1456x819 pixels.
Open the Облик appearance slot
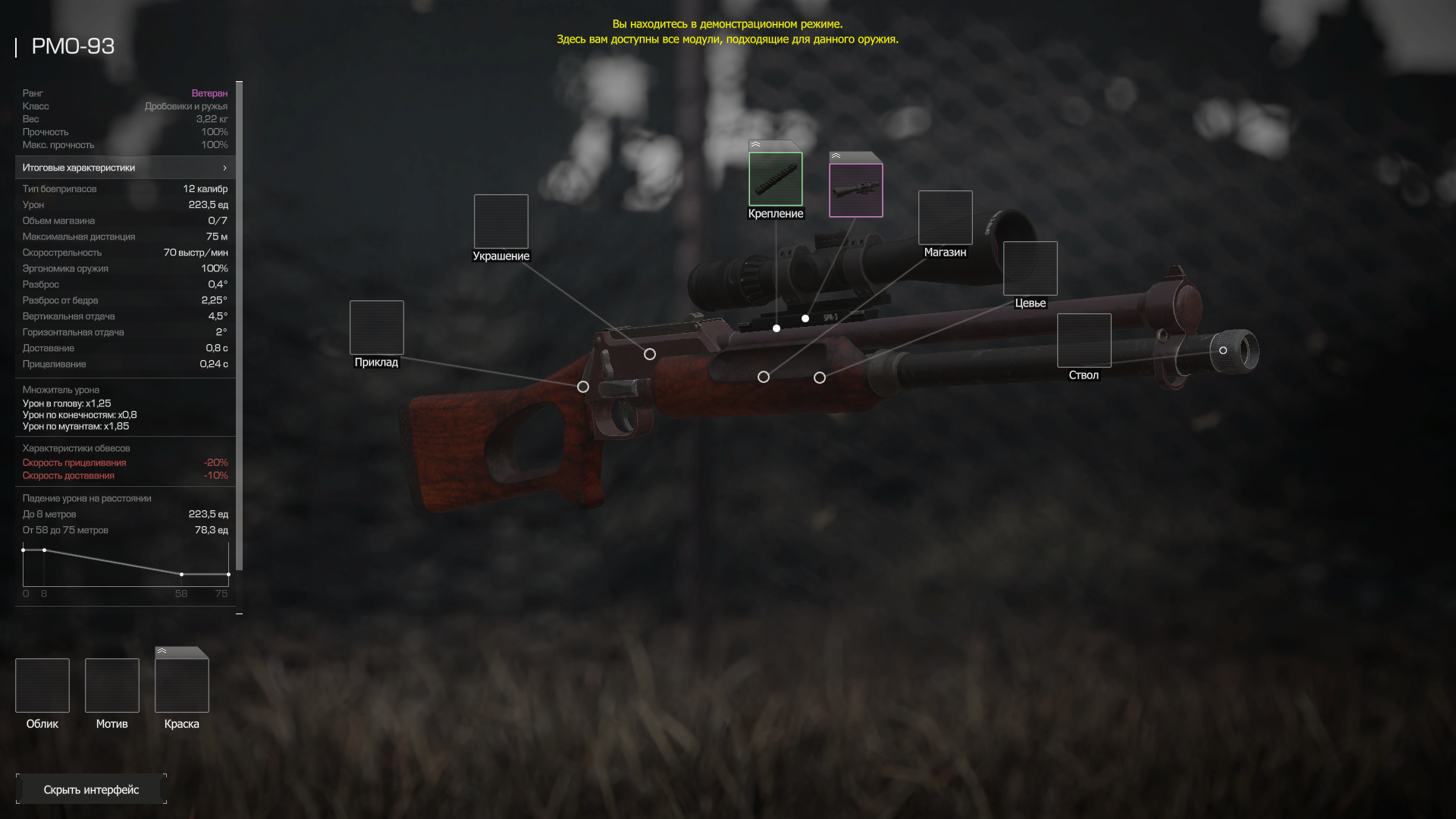[x=42, y=686]
